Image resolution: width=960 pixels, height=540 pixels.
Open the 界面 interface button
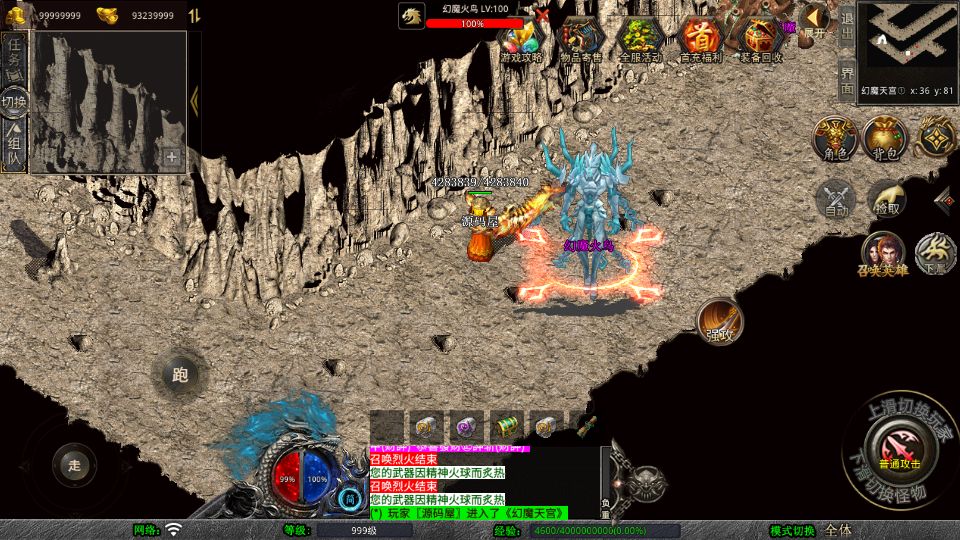click(x=846, y=80)
